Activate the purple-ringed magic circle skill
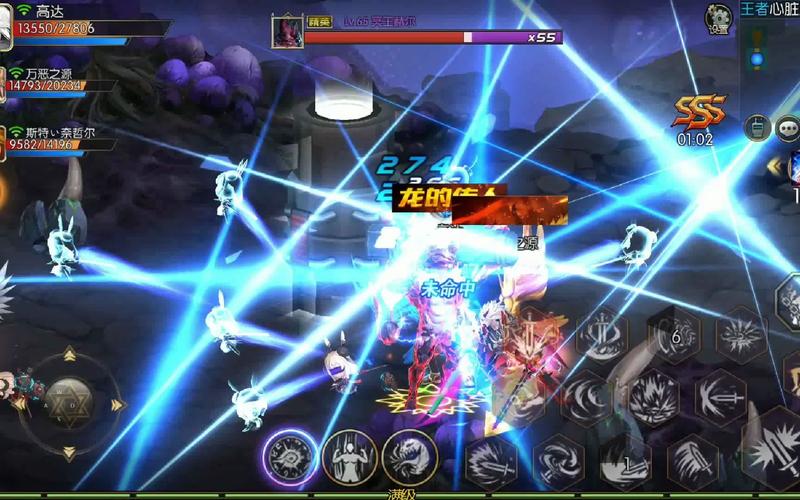 point(290,458)
